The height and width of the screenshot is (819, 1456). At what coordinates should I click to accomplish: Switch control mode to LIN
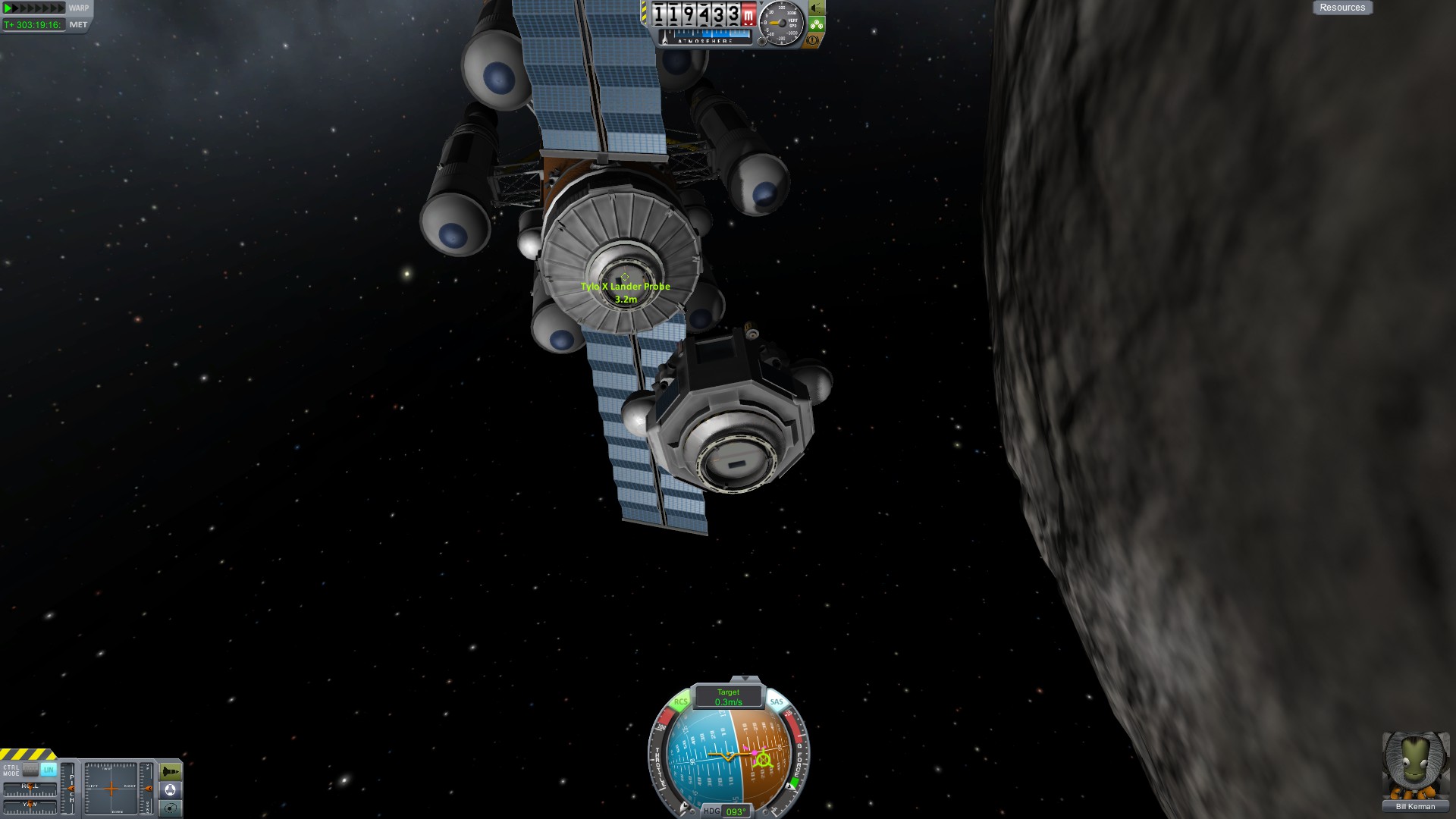point(49,770)
